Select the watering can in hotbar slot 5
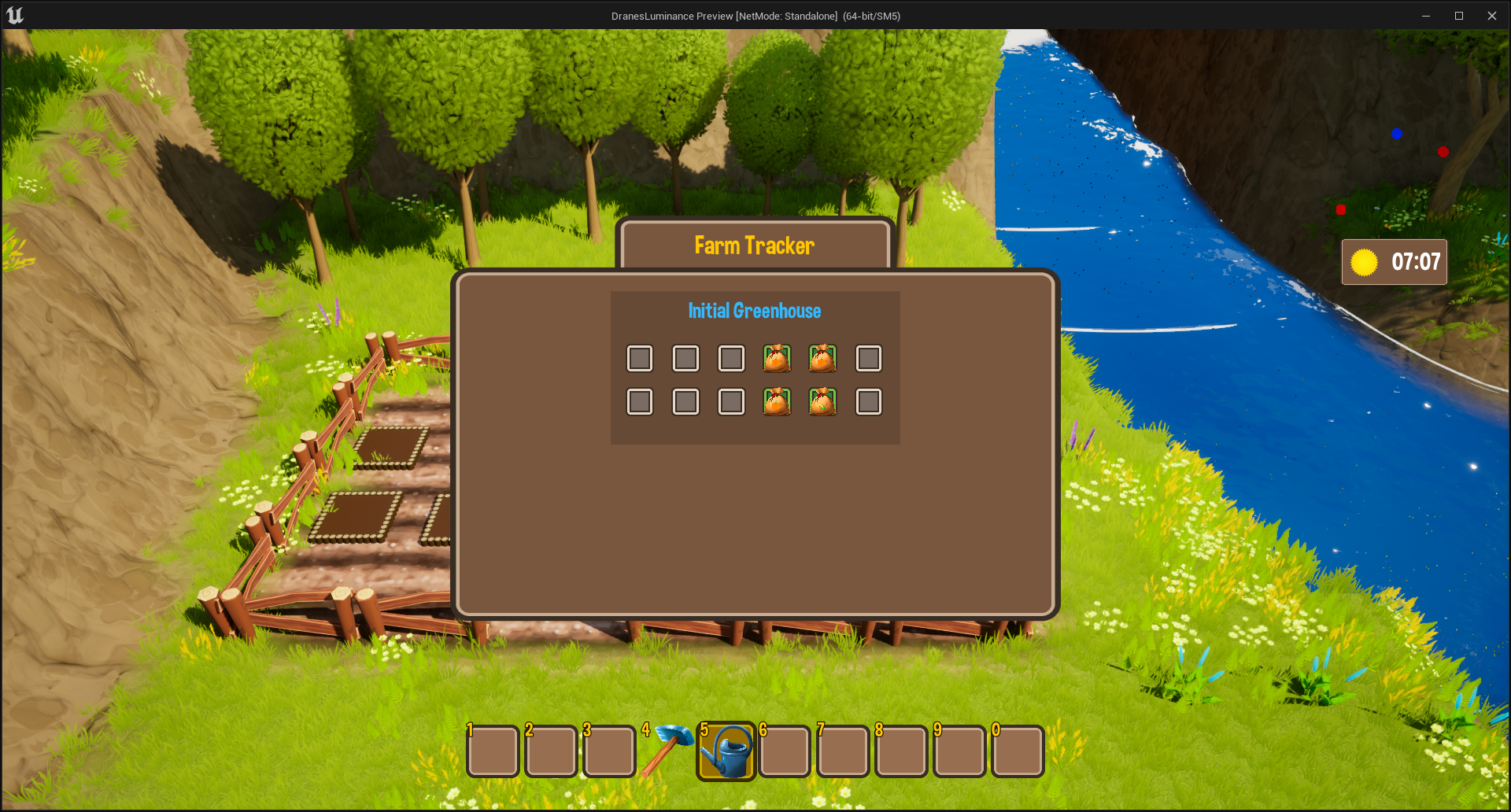The width and height of the screenshot is (1511, 812). coord(726,751)
